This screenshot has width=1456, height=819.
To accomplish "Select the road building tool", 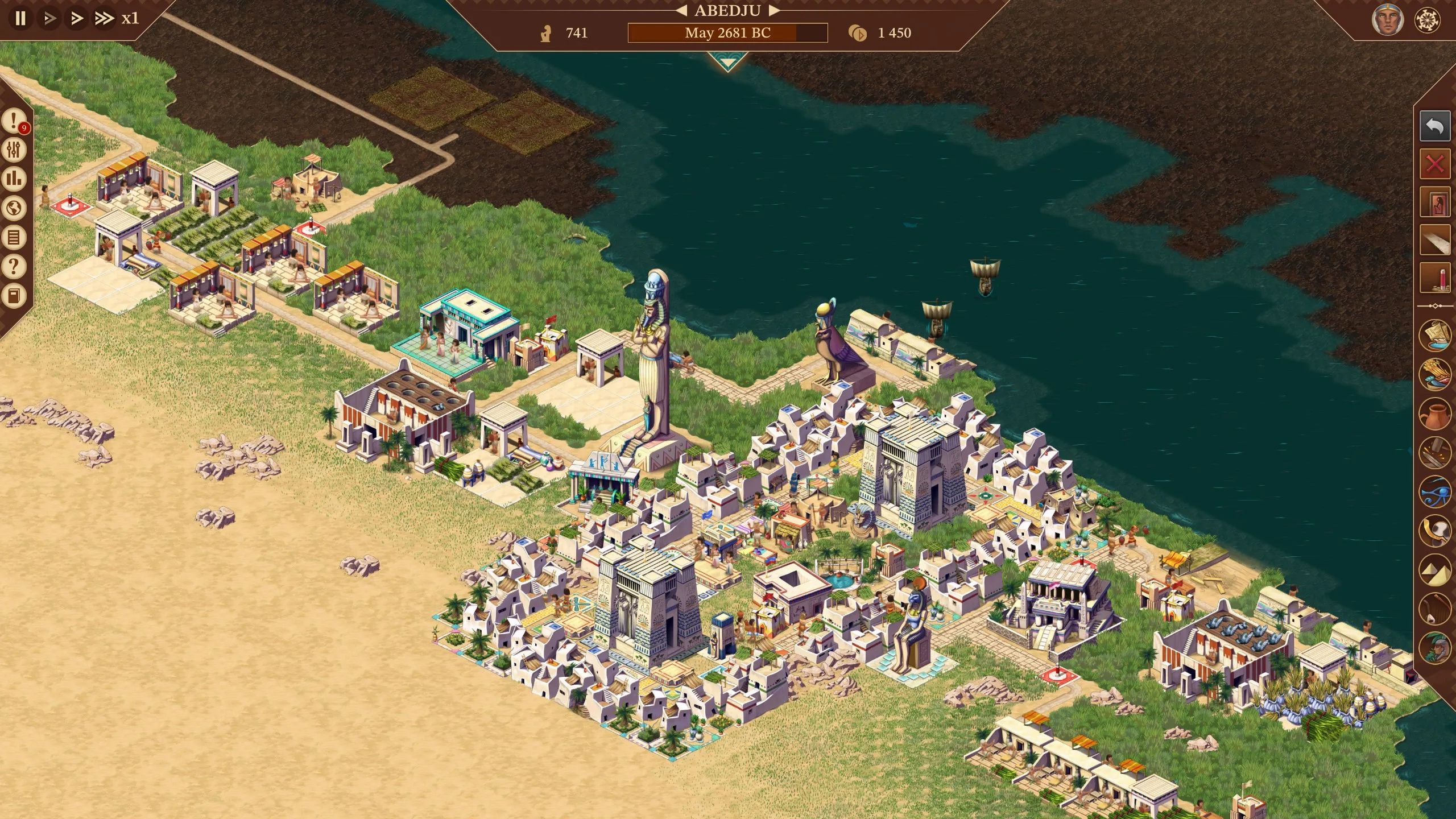I will [1434, 241].
